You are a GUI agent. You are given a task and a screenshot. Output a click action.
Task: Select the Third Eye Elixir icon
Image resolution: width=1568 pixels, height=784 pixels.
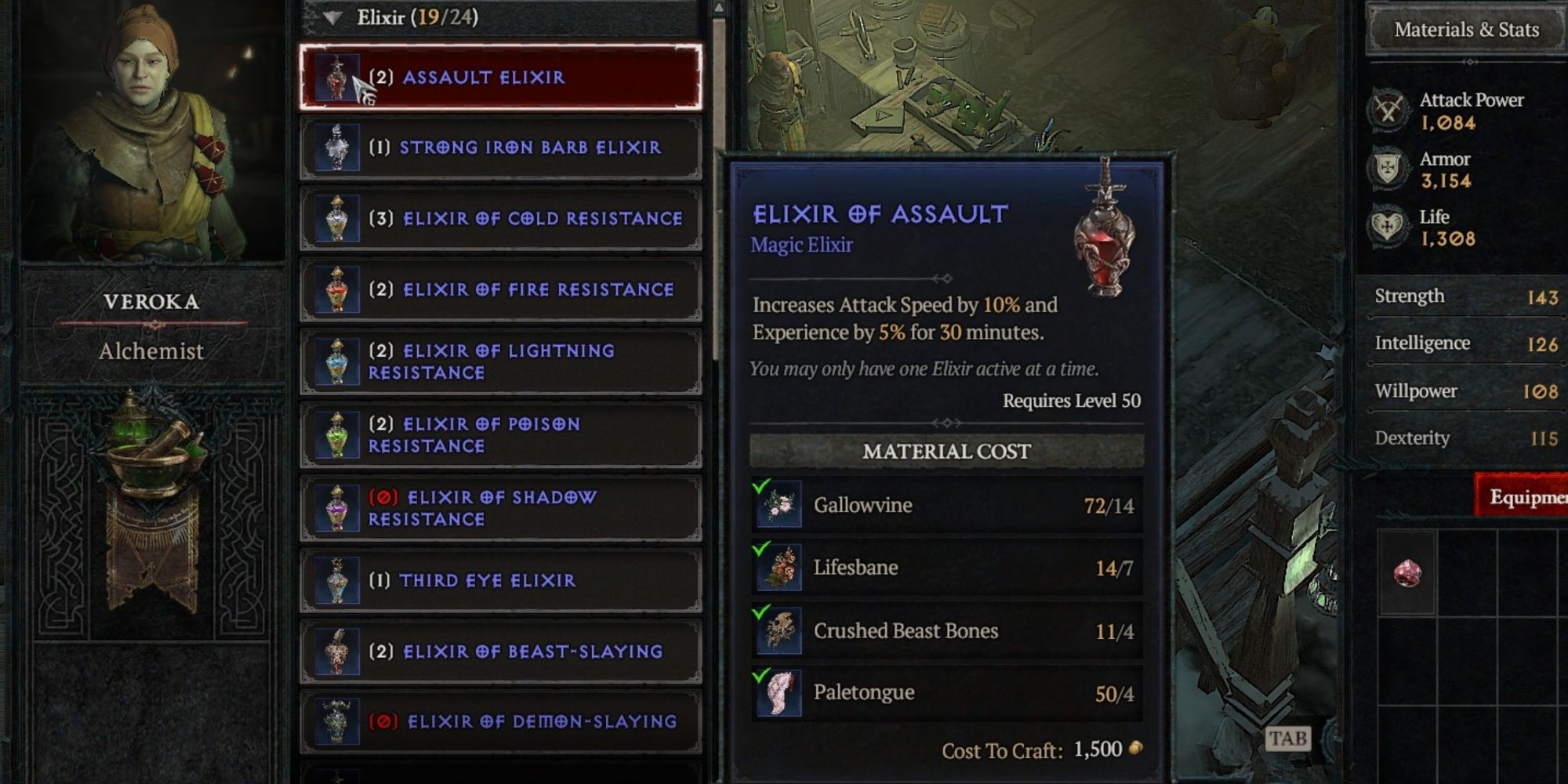click(339, 581)
